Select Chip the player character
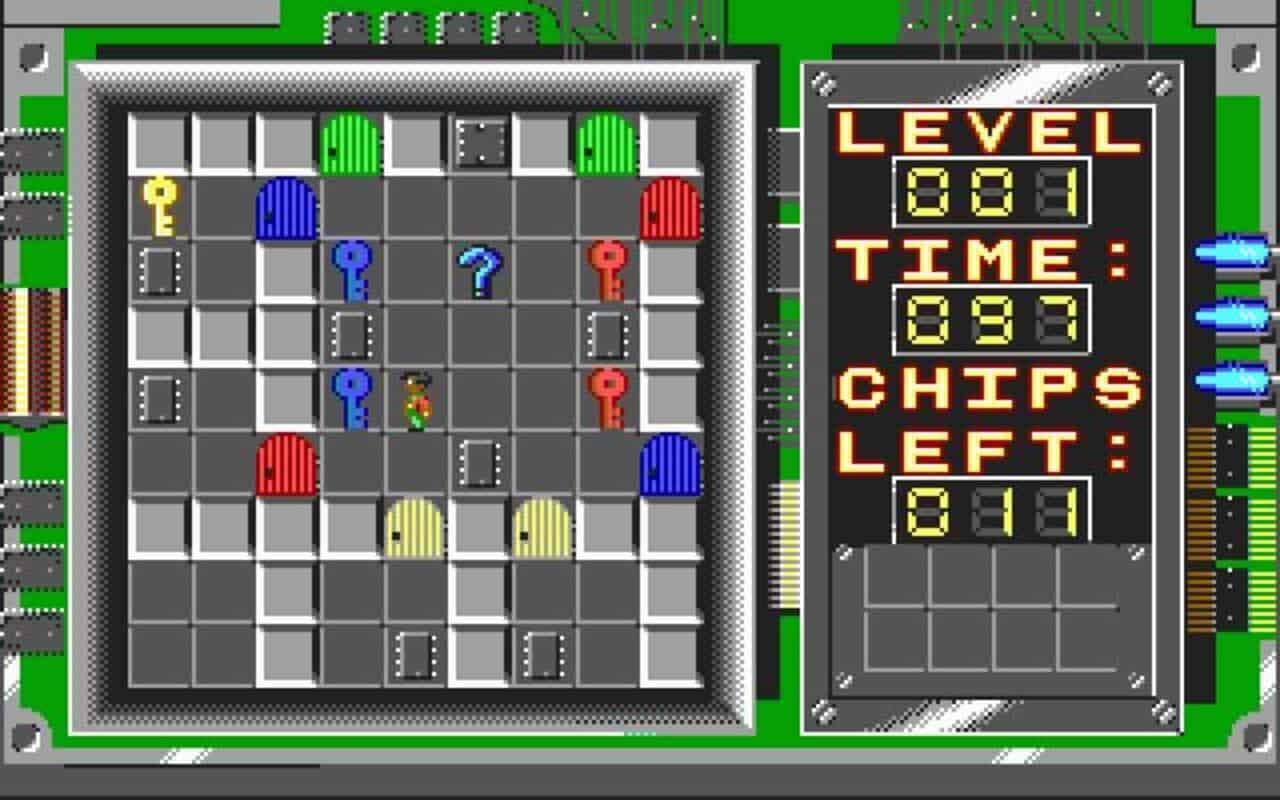 tap(415, 400)
